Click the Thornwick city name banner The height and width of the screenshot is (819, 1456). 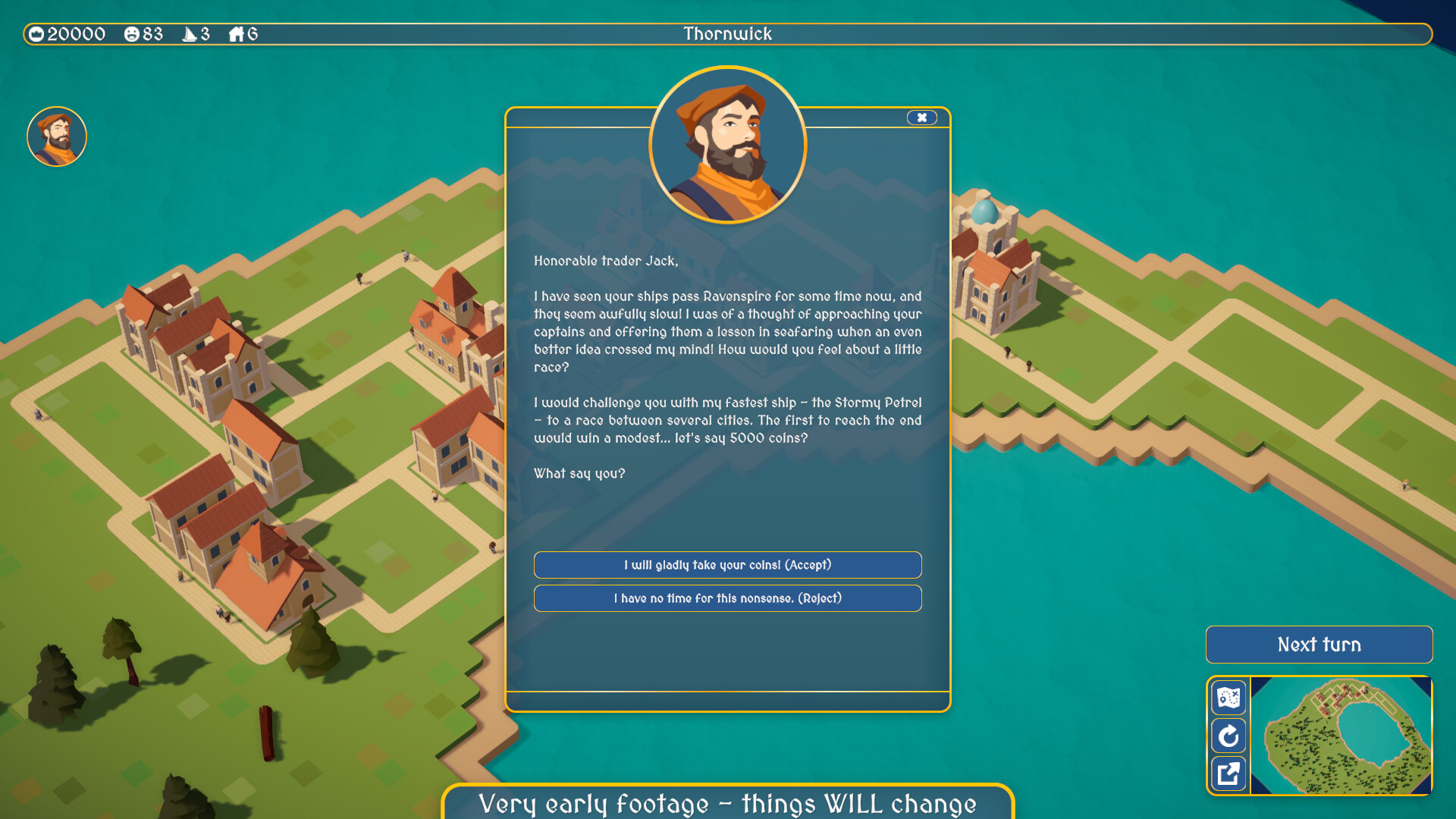pos(727,33)
